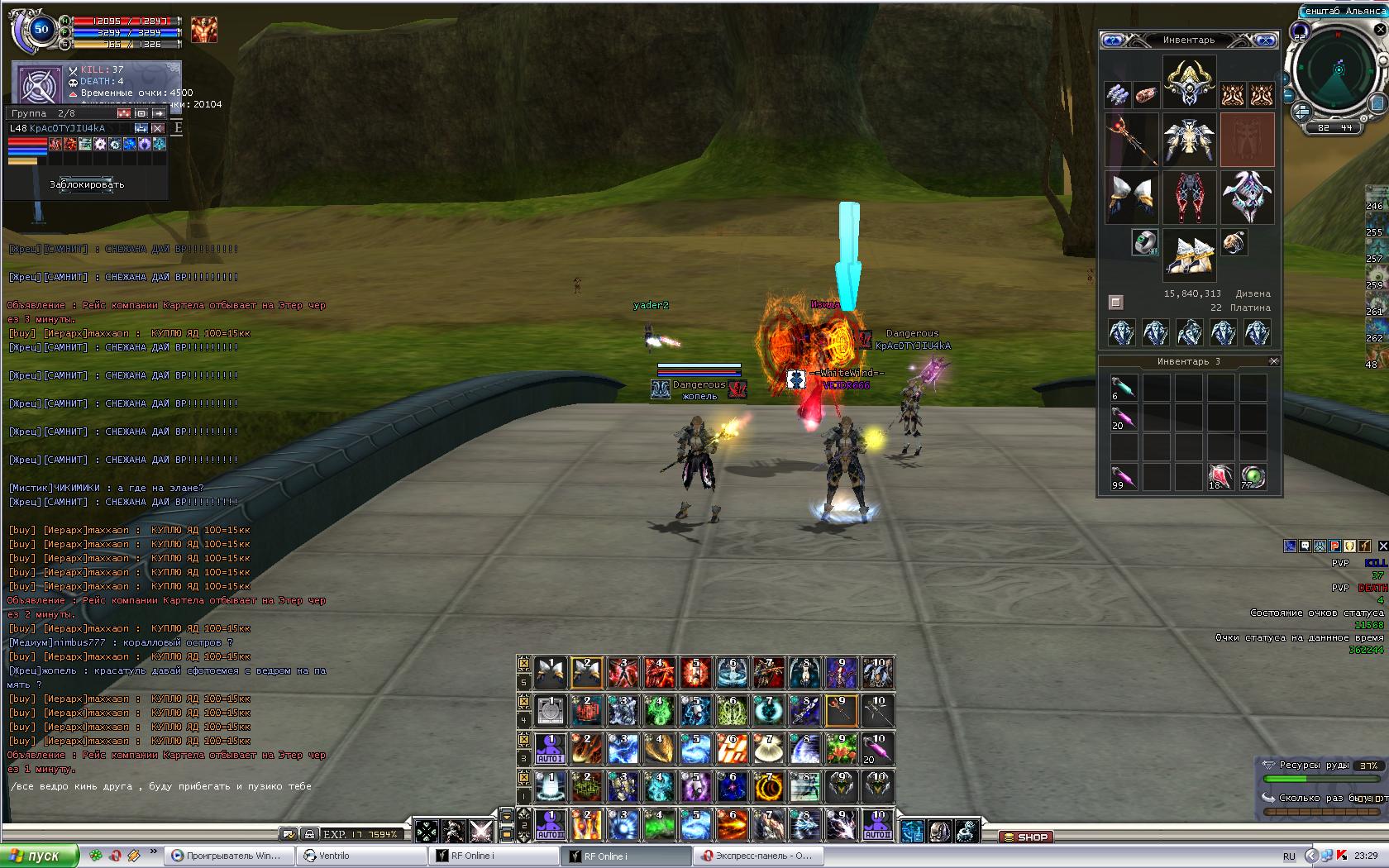Open the SHOP button
The height and width of the screenshot is (868, 1389).
[1025, 837]
